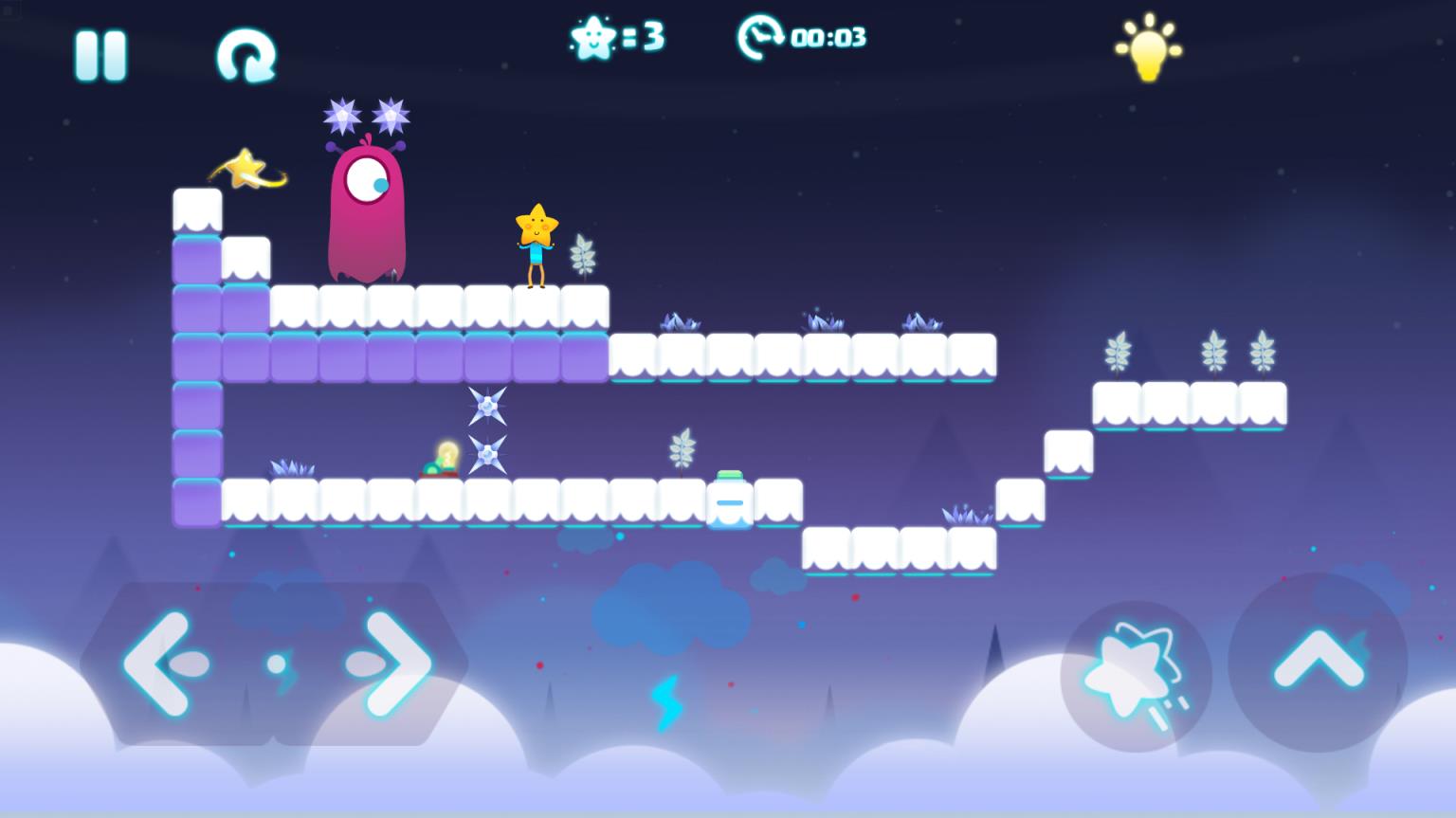Activate the shooting star dash button

point(1135,676)
